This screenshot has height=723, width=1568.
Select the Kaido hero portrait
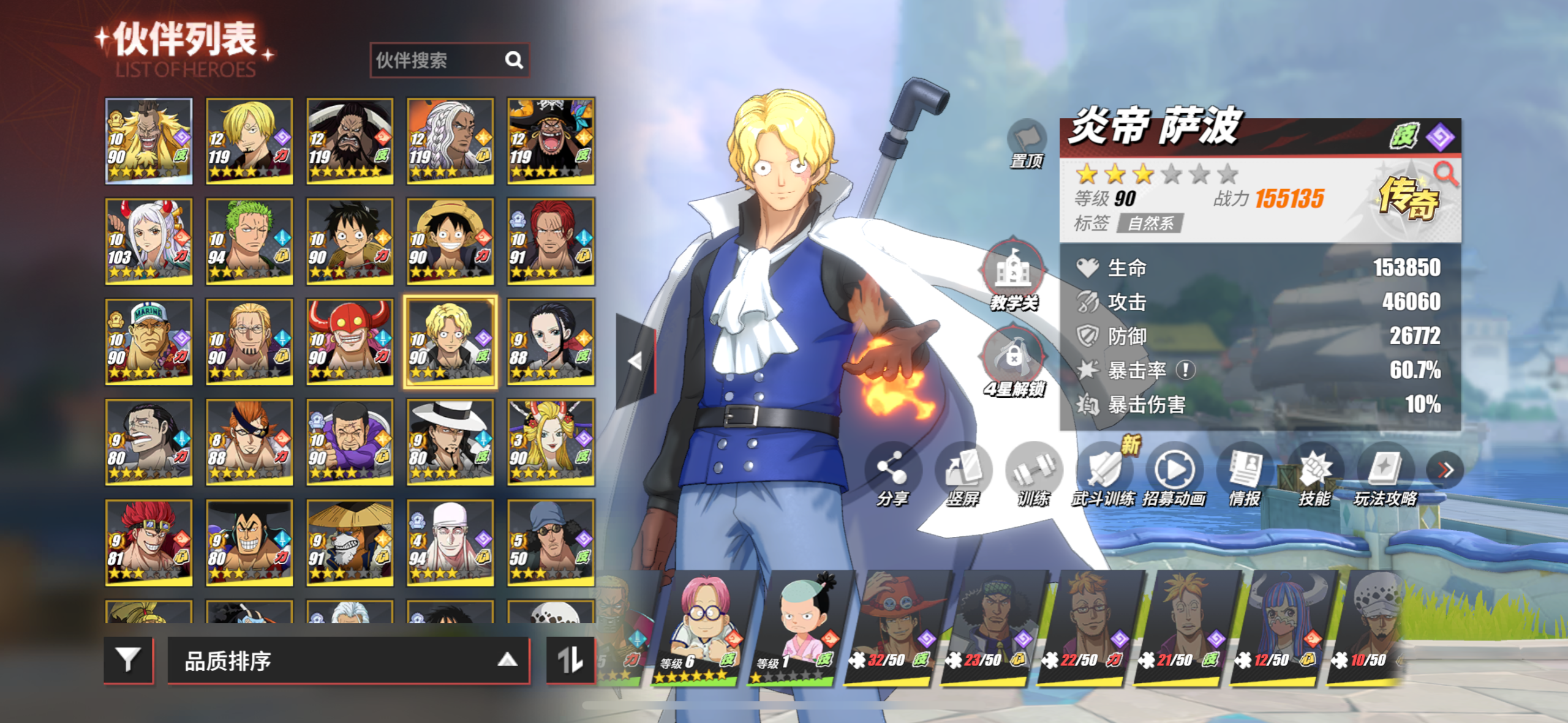(350, 141)
